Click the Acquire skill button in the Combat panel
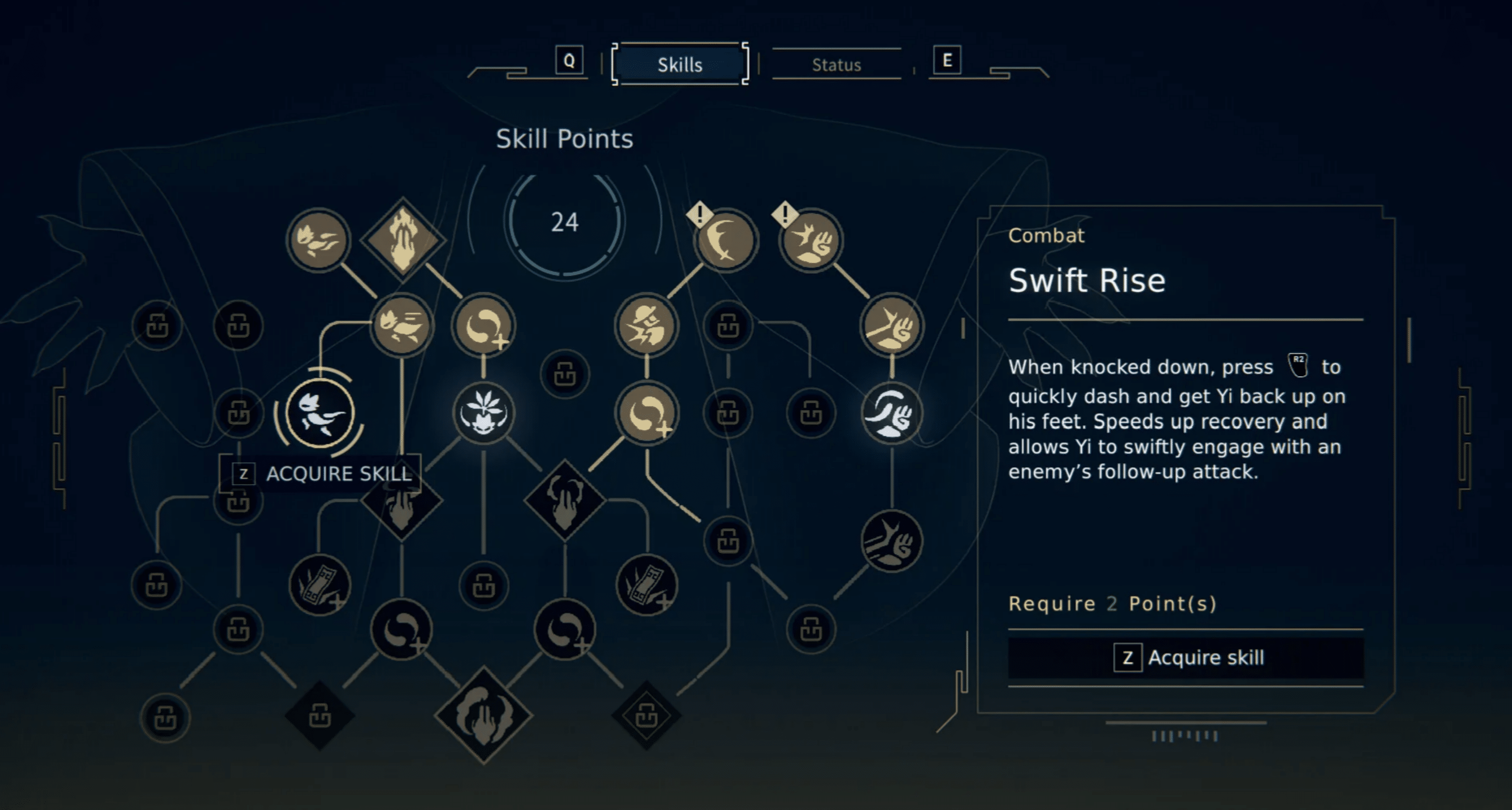 (1186, 657)
